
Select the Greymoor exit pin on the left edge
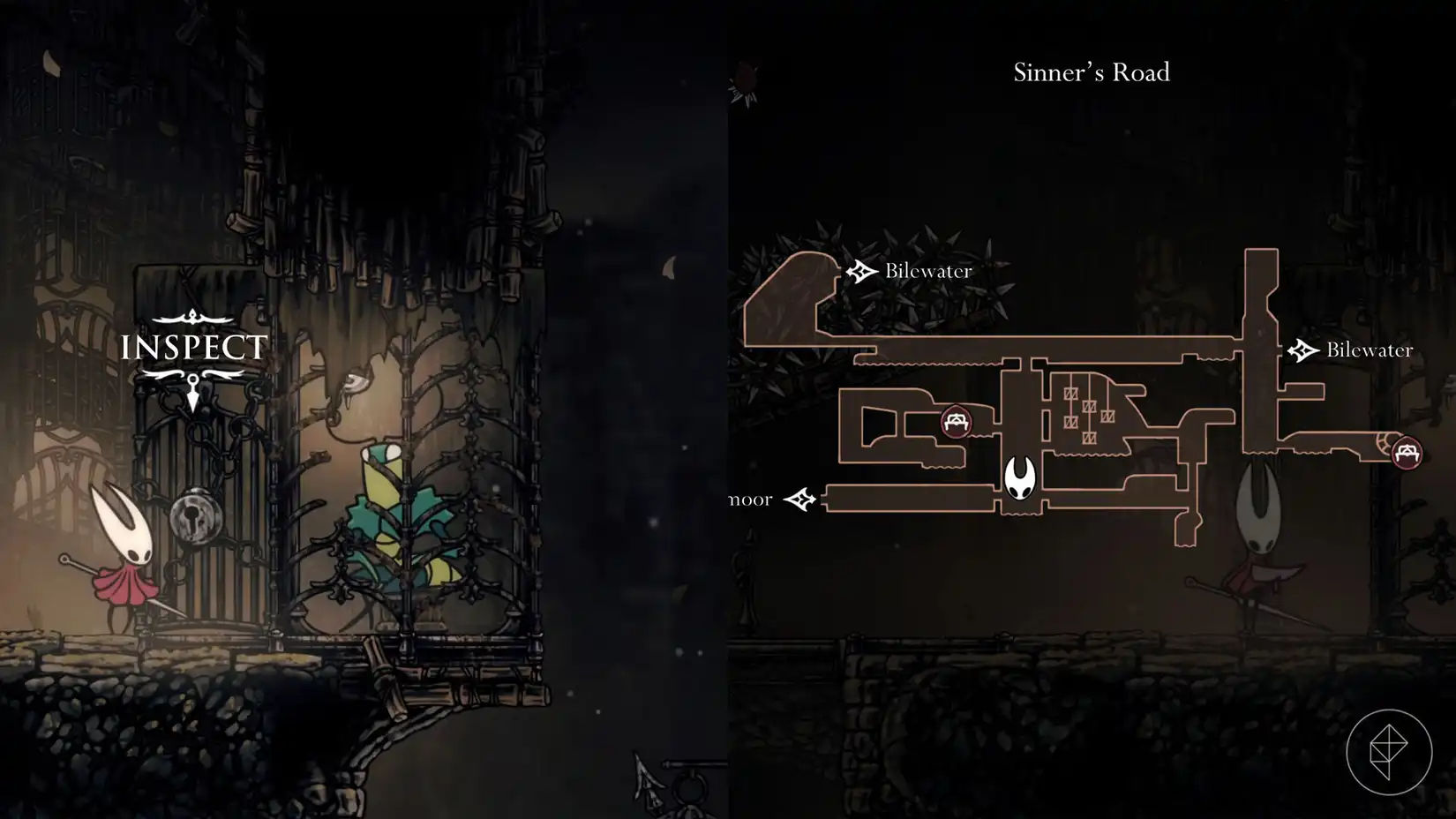pyautogui.click(x=799, y=498)
